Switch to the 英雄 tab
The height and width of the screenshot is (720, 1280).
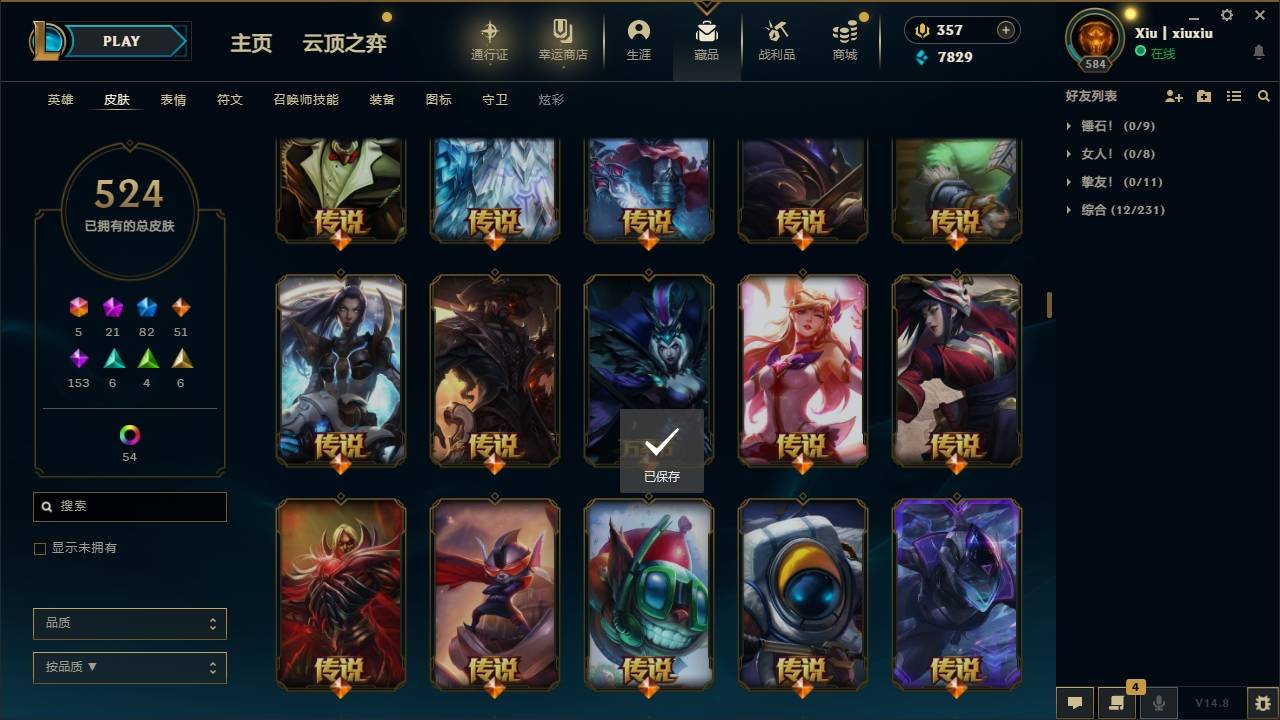(x=59, y=99)
